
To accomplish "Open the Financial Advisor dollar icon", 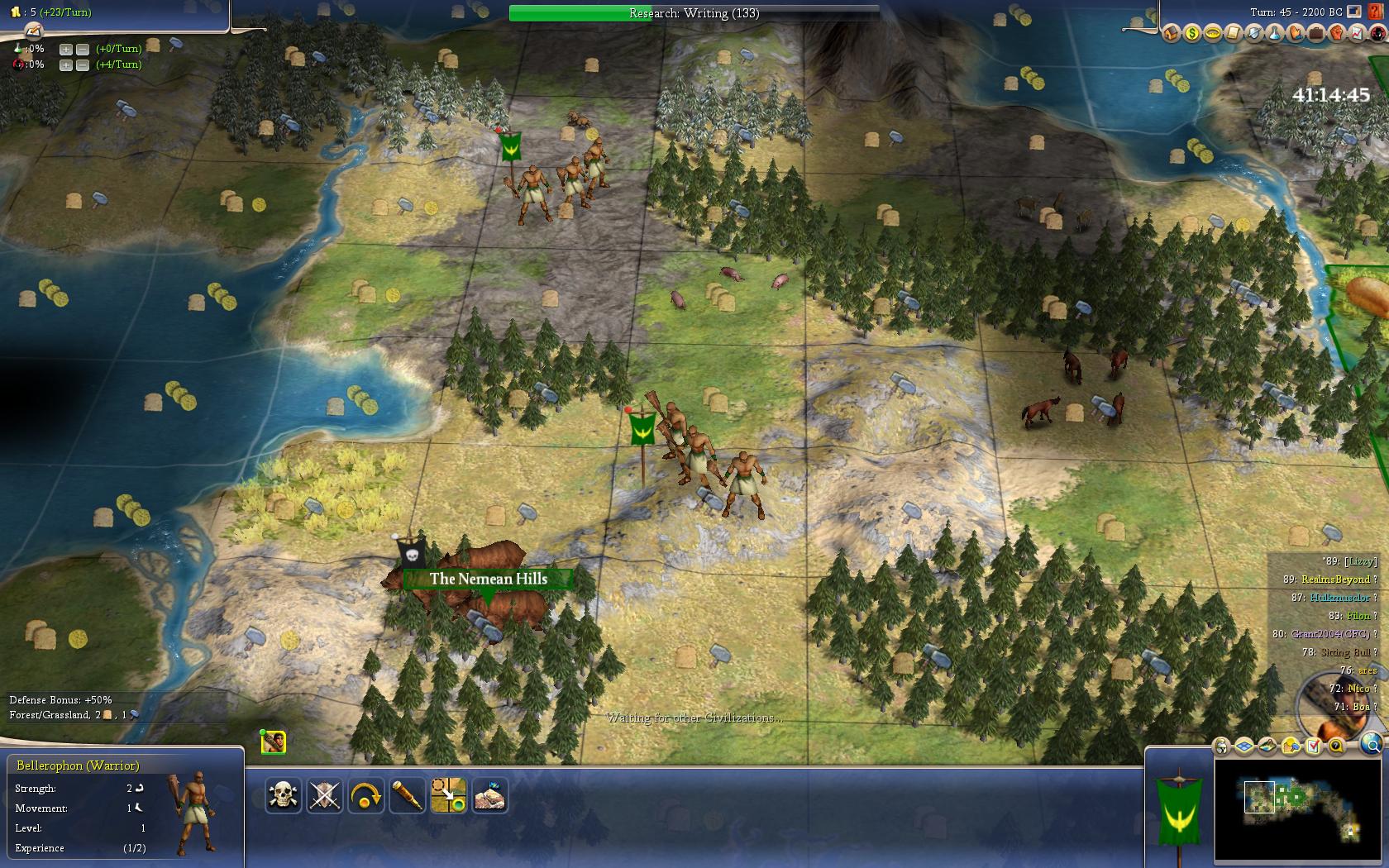I will [x=1191, y=33].
